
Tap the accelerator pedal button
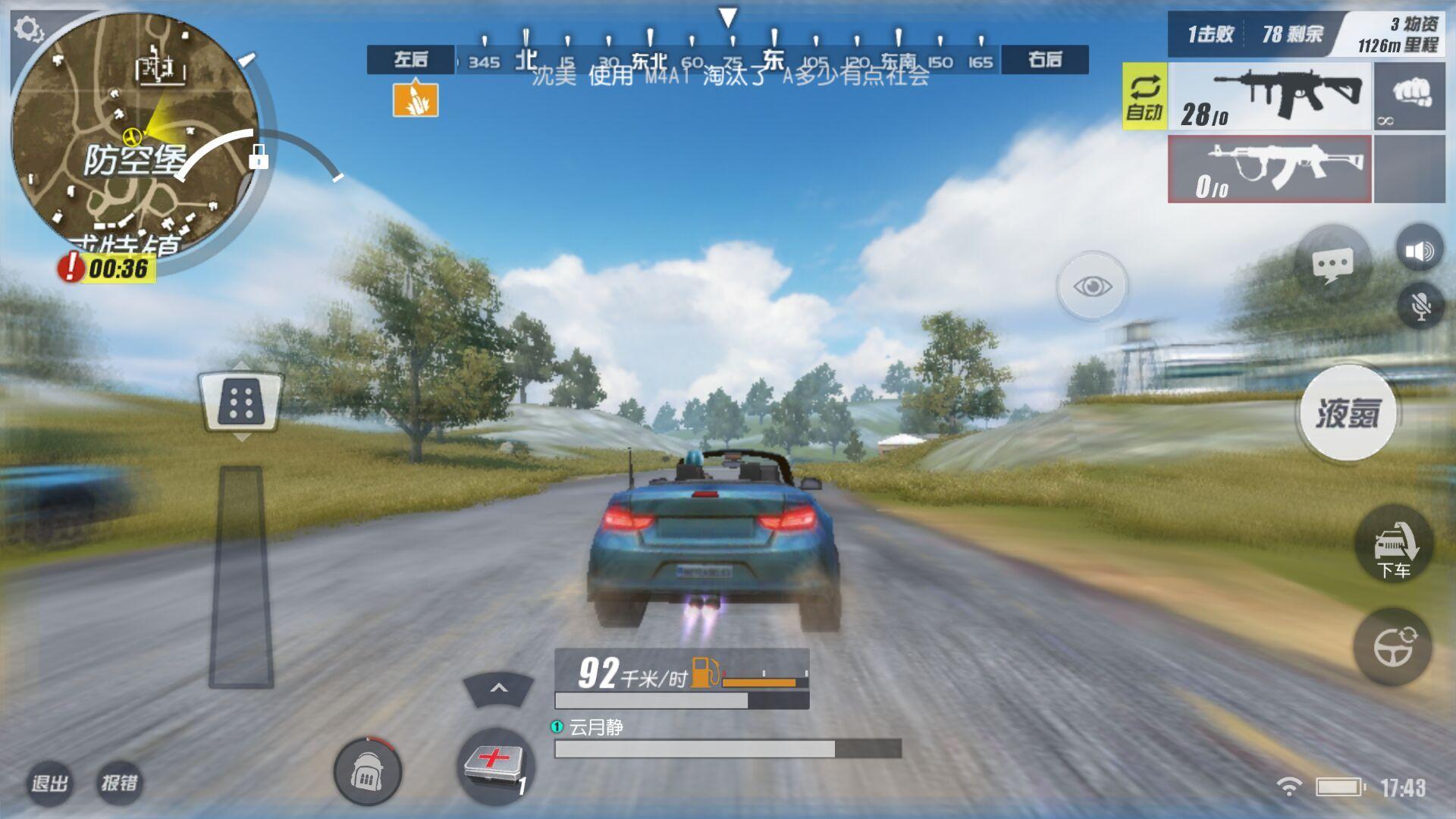241,402
